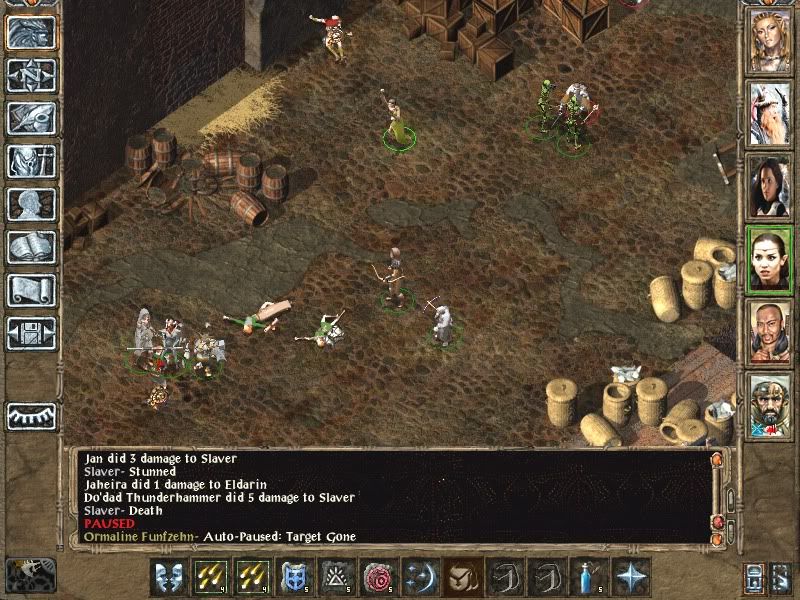The height and width of the screenshot is (600, 800).
Task: Select the dark-haired woman portrait
Action: pos(770,186)
